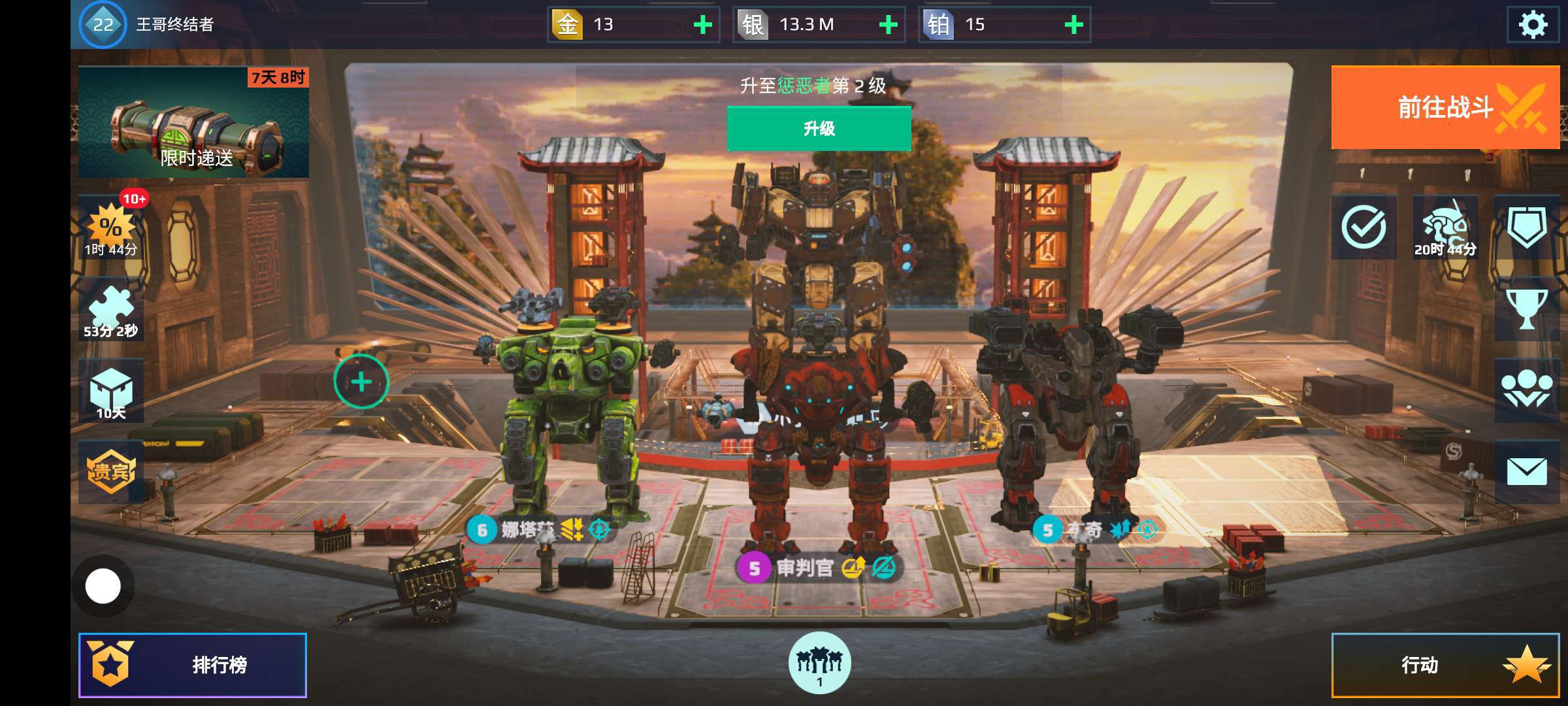Open the puzzle piece event icon

click(x=111, y=311)
